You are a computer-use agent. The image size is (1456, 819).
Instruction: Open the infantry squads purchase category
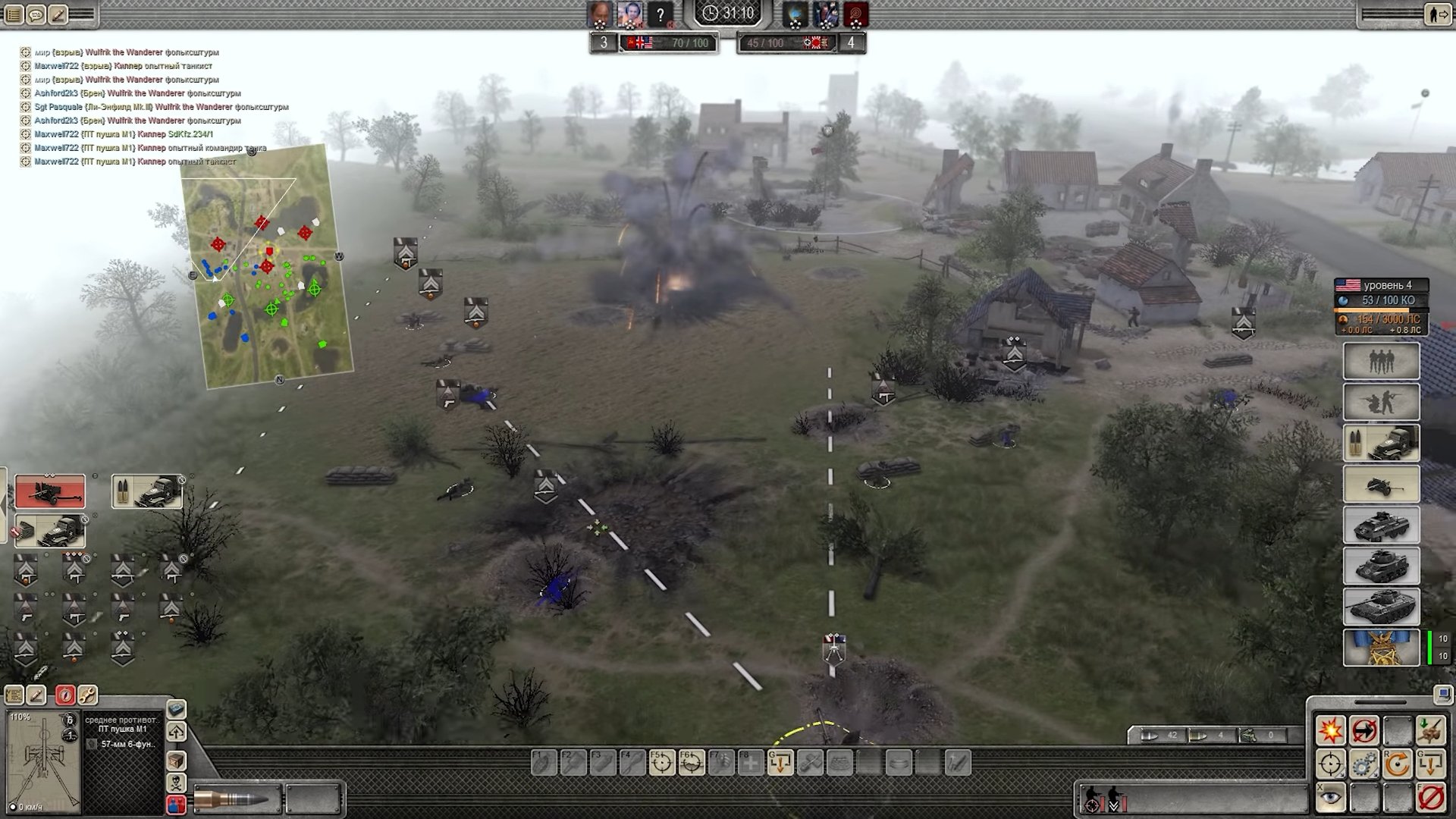tap(1381, 361)
